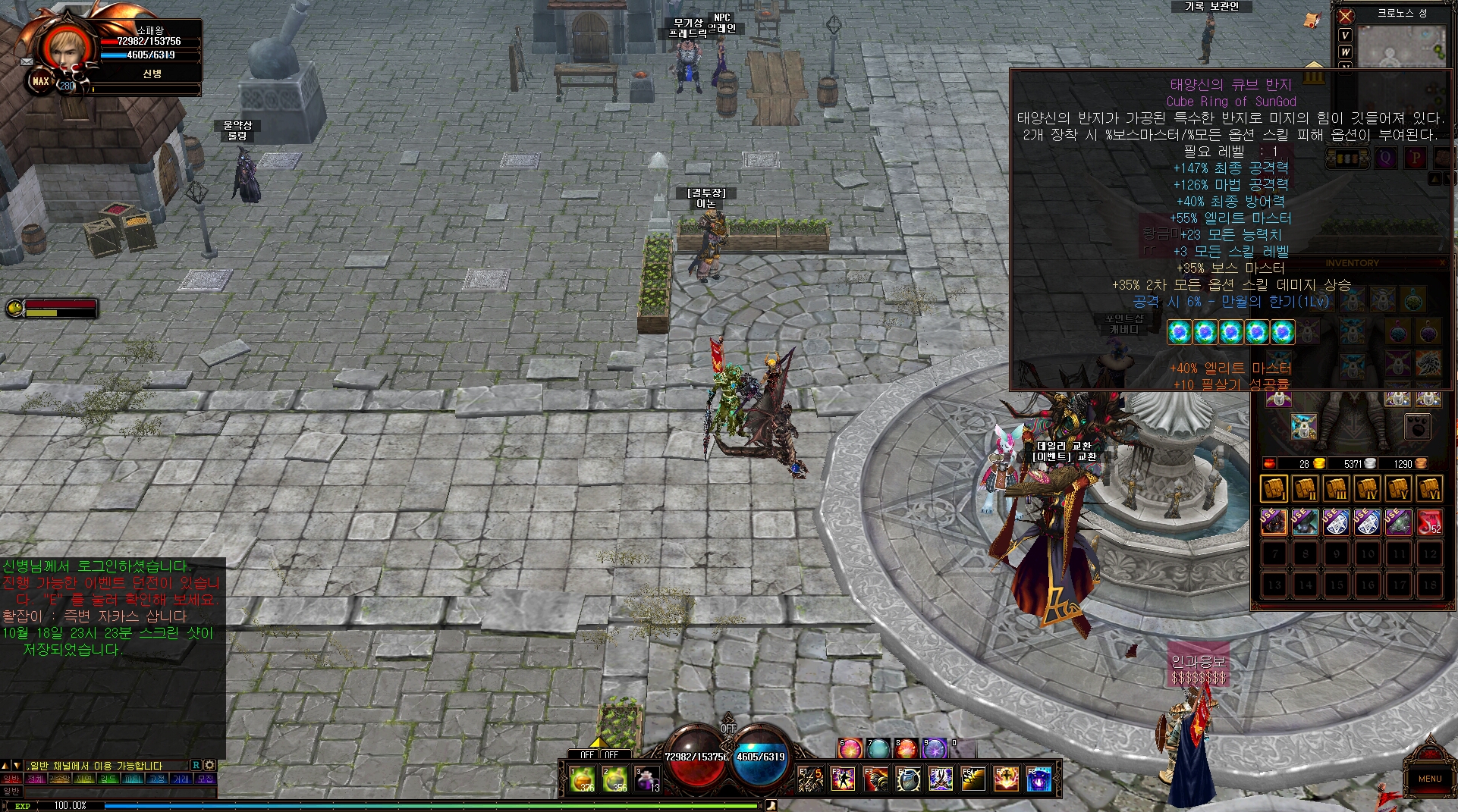Open the MENU button

point(1429,778)
